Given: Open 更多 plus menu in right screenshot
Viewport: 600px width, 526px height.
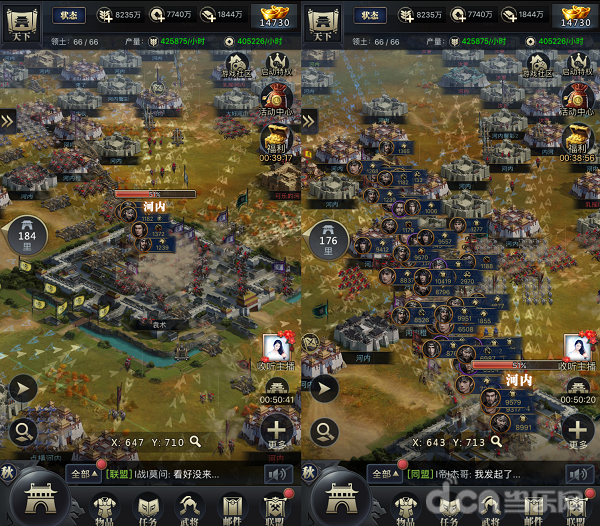Looking at the screenshot, I should click(x=578, y=432).
